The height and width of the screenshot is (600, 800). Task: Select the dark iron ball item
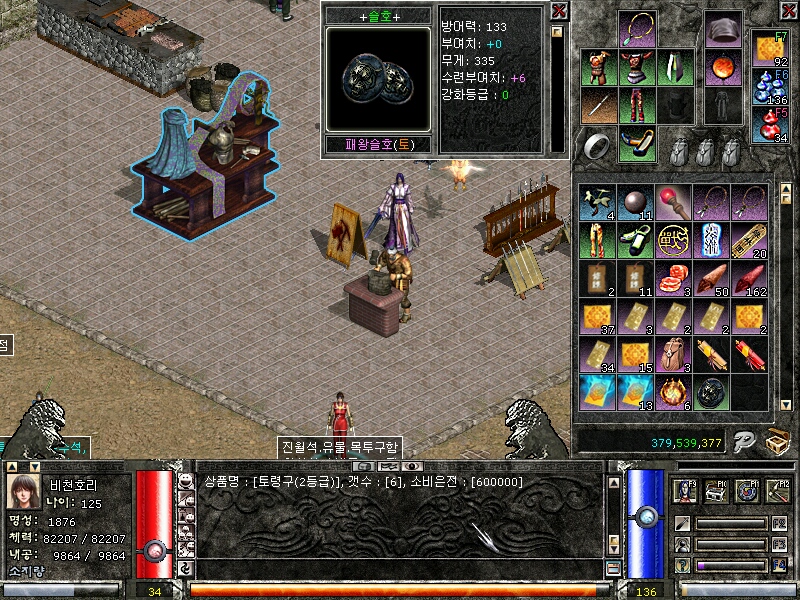635,202
